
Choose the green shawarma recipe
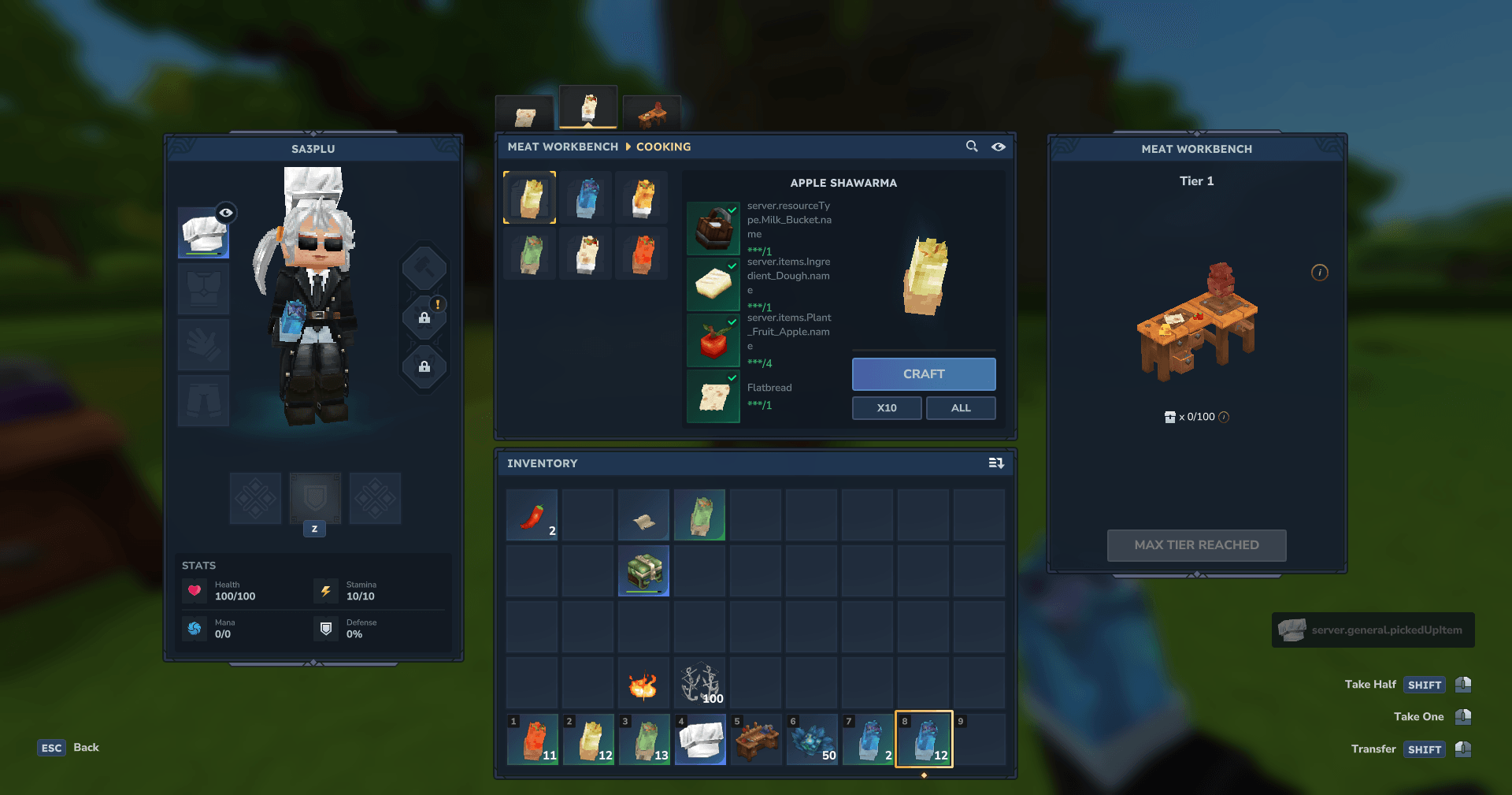530,254
